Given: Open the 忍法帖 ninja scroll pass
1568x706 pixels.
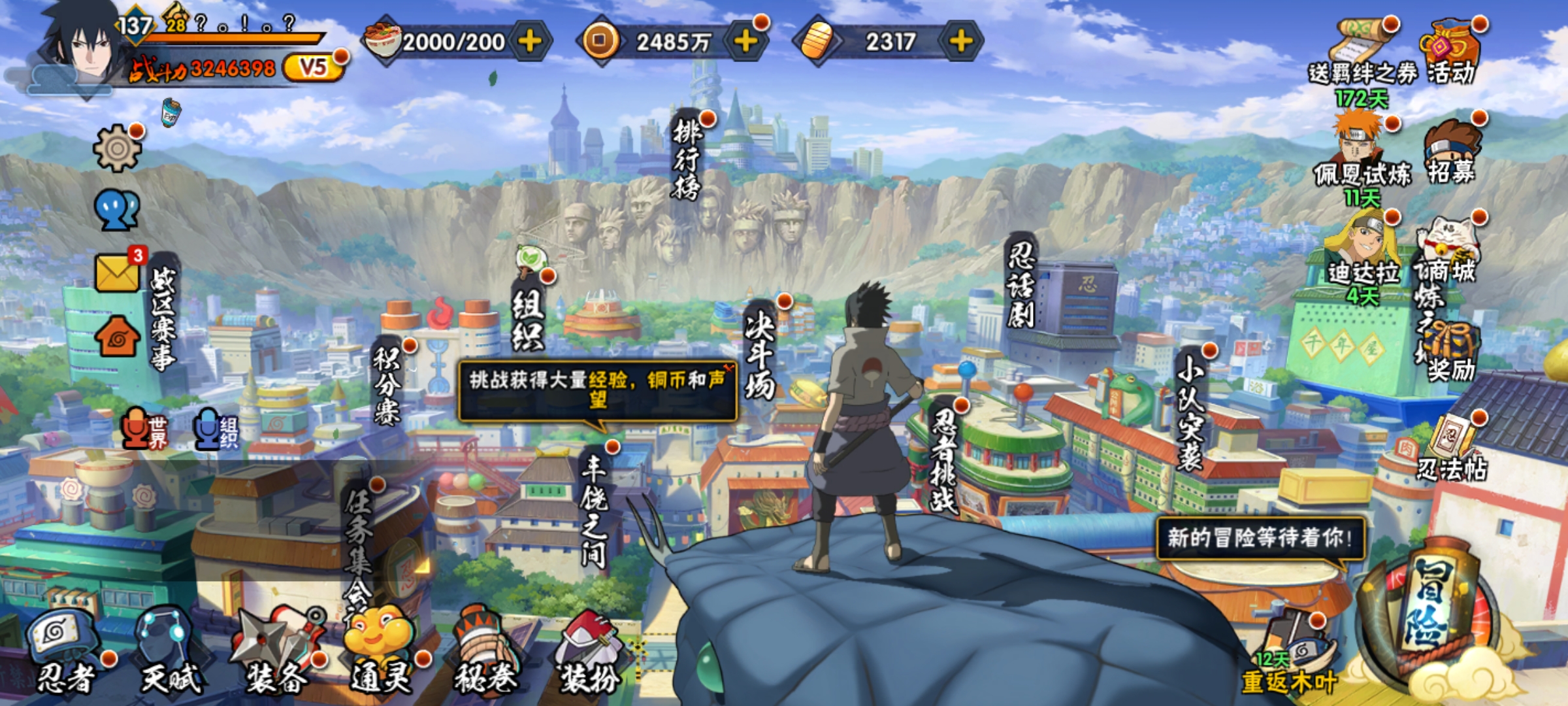Looking at the screenshot, I should tap(1452, 448).
